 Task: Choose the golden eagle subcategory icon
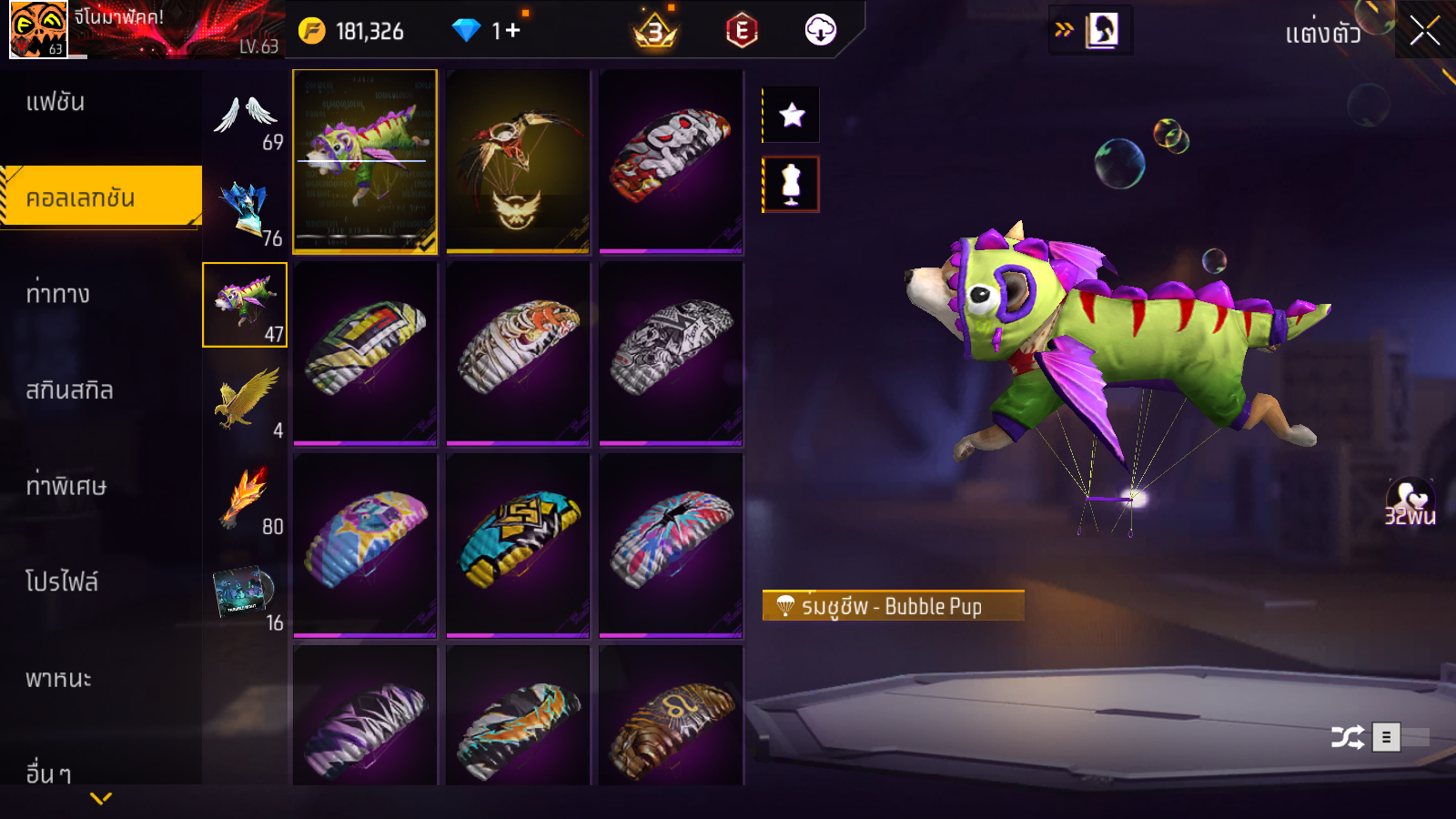(245, 399)
